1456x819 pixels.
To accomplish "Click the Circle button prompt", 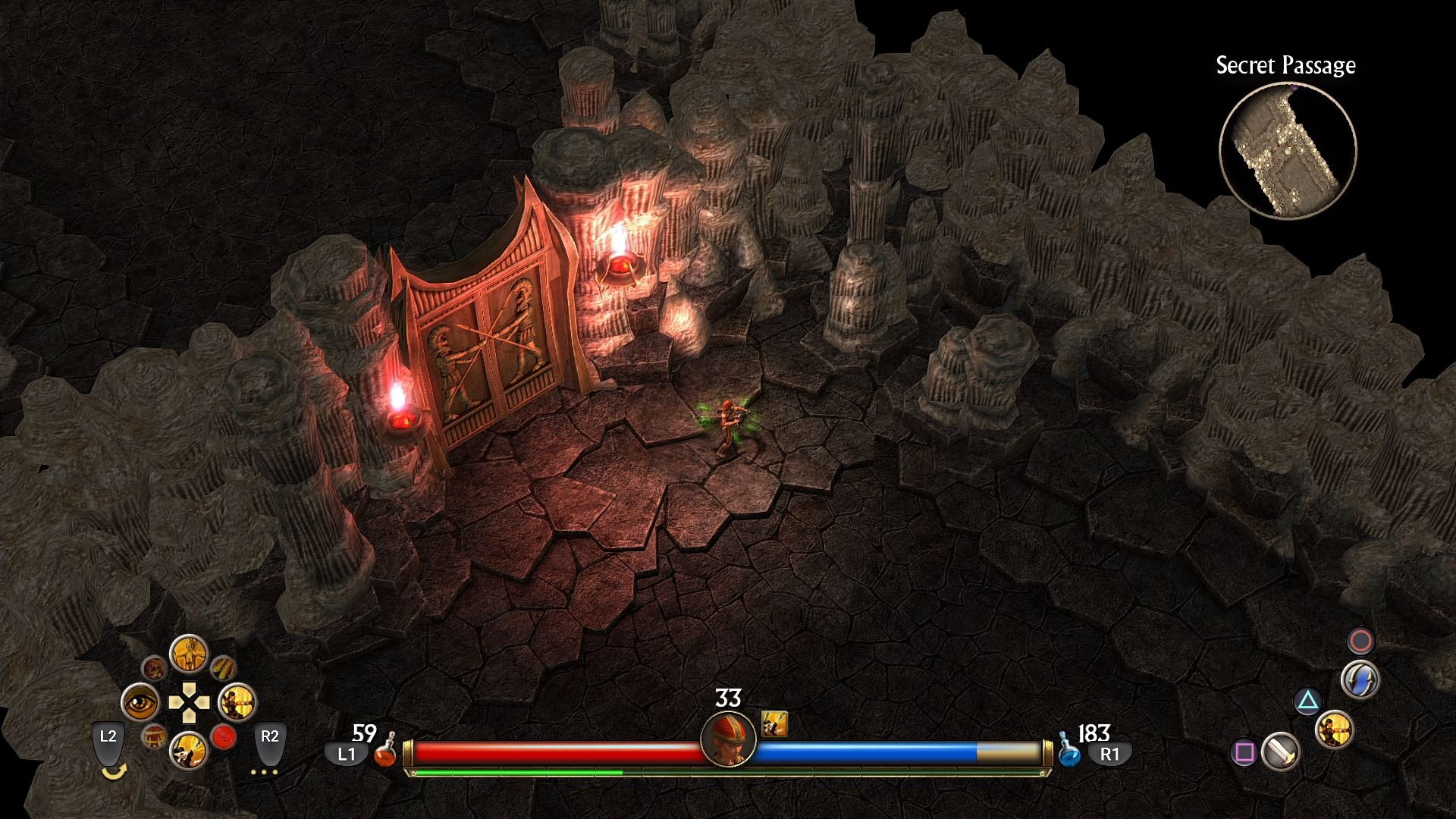I will (x=1360, y=641).
